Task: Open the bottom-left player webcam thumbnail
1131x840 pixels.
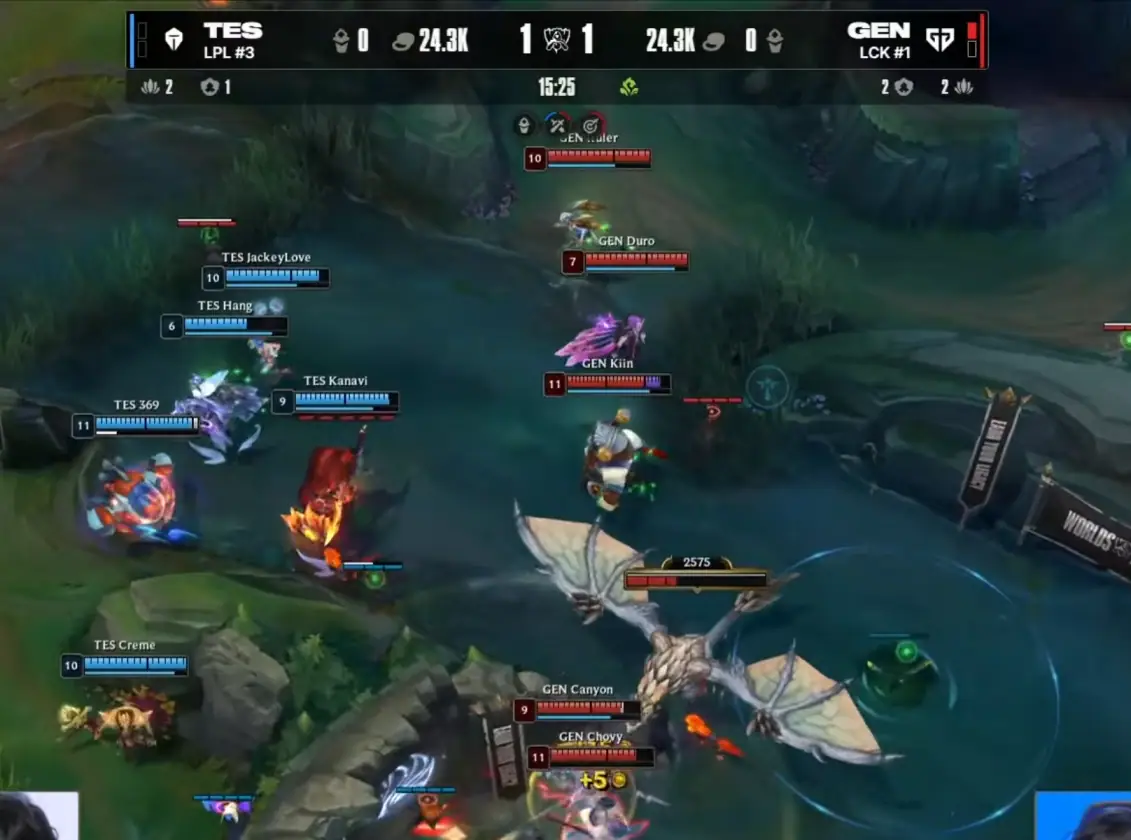Action: pyautogui.click(x=39, y=816)
